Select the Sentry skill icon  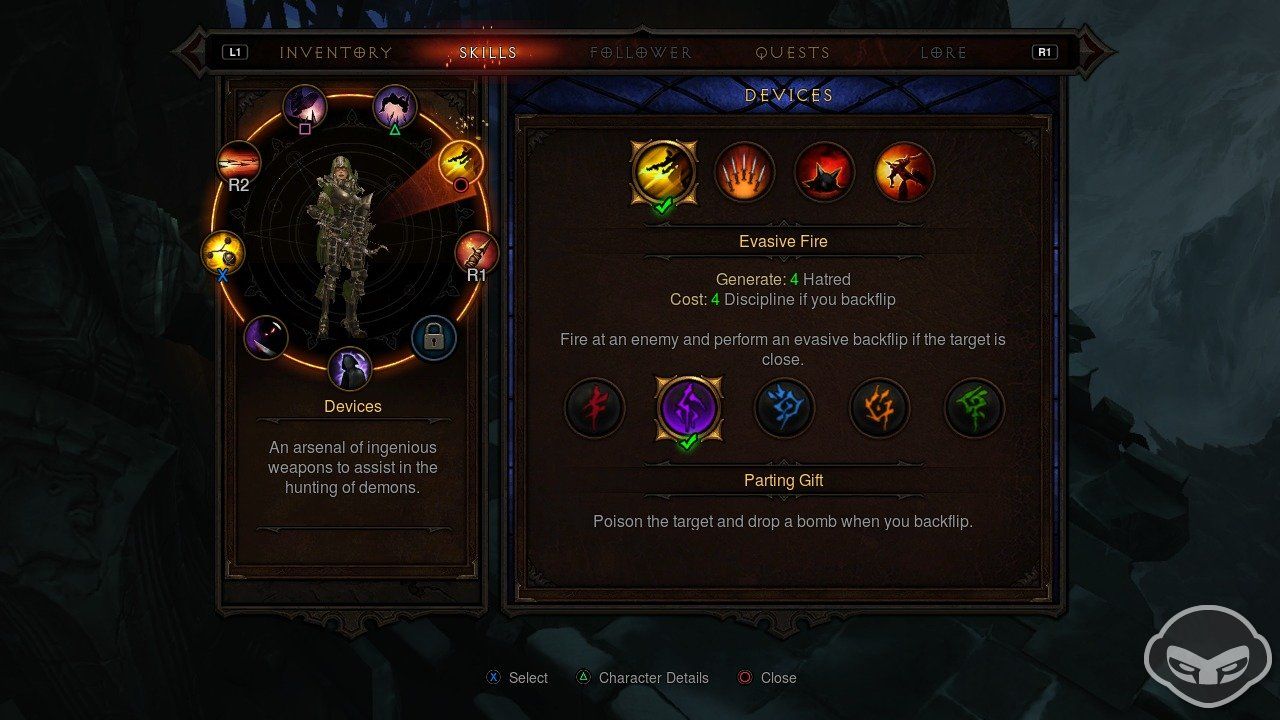coord(903,172)
